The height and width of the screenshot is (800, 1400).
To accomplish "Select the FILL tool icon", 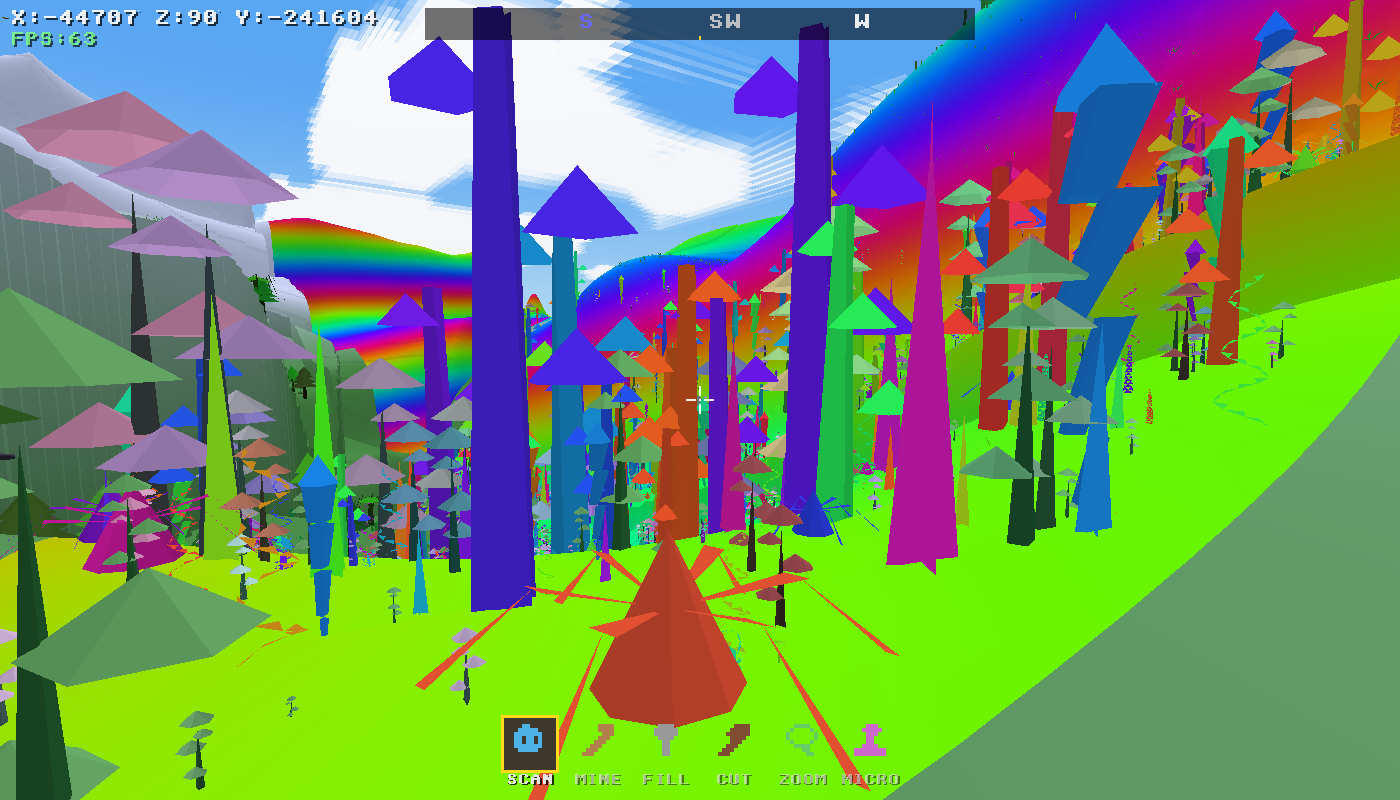I will (666, 740).
